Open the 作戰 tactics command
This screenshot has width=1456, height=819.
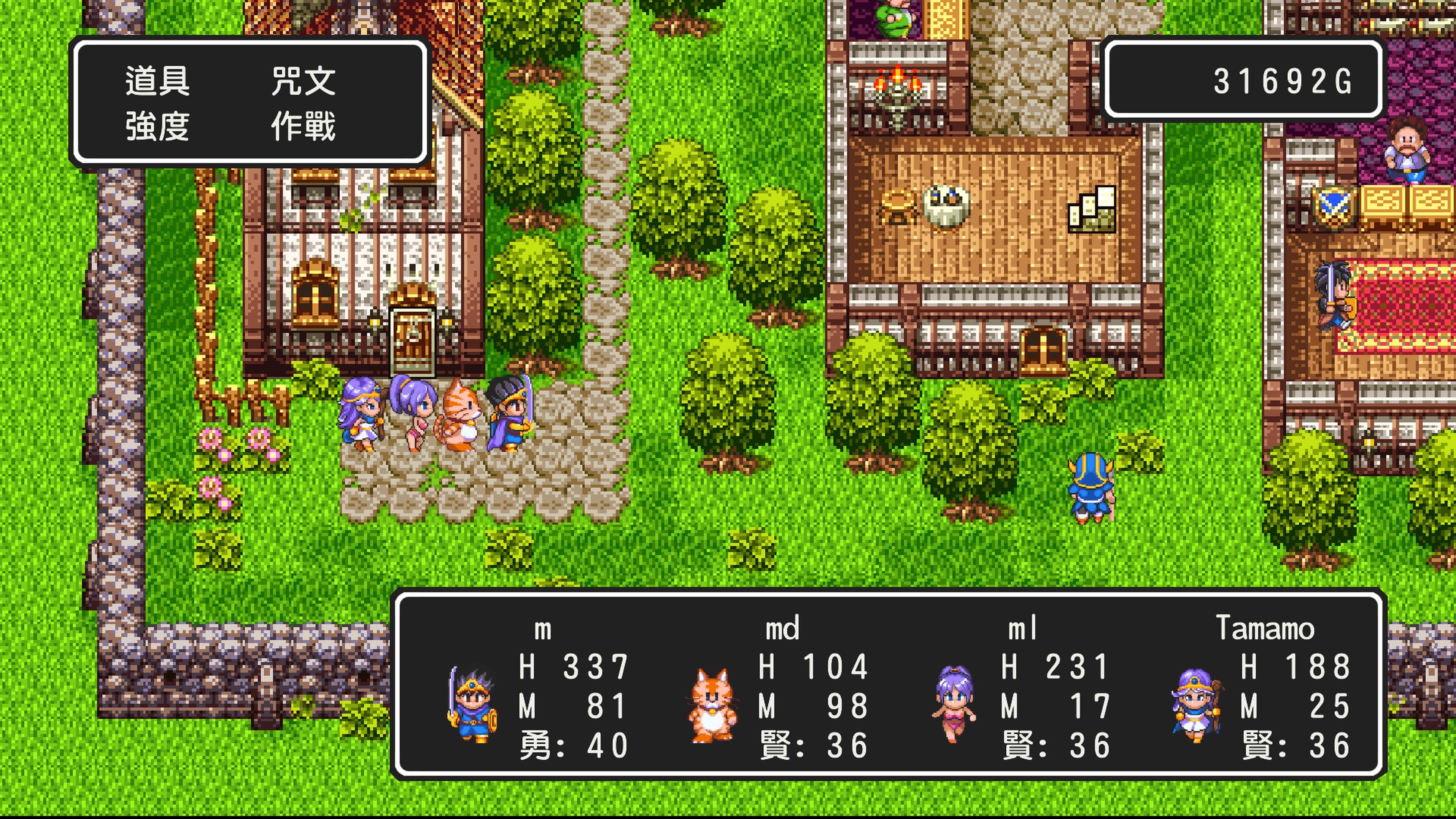click(303, 126)
